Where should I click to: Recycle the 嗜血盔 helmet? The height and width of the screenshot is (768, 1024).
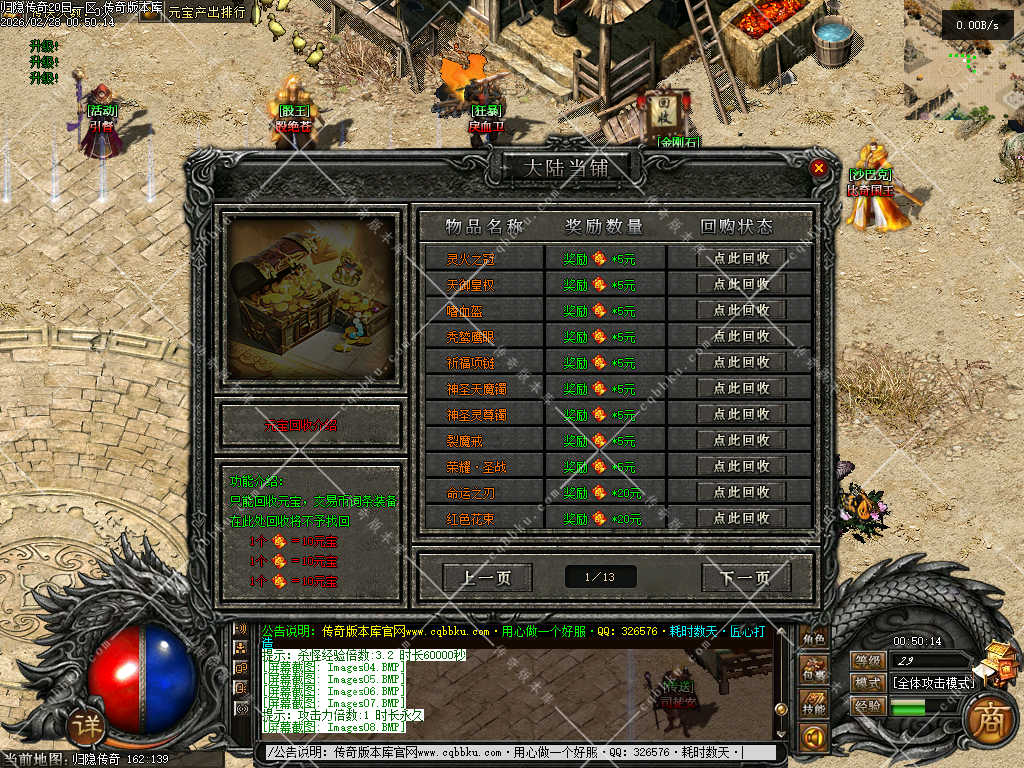[x=741, y=310]
